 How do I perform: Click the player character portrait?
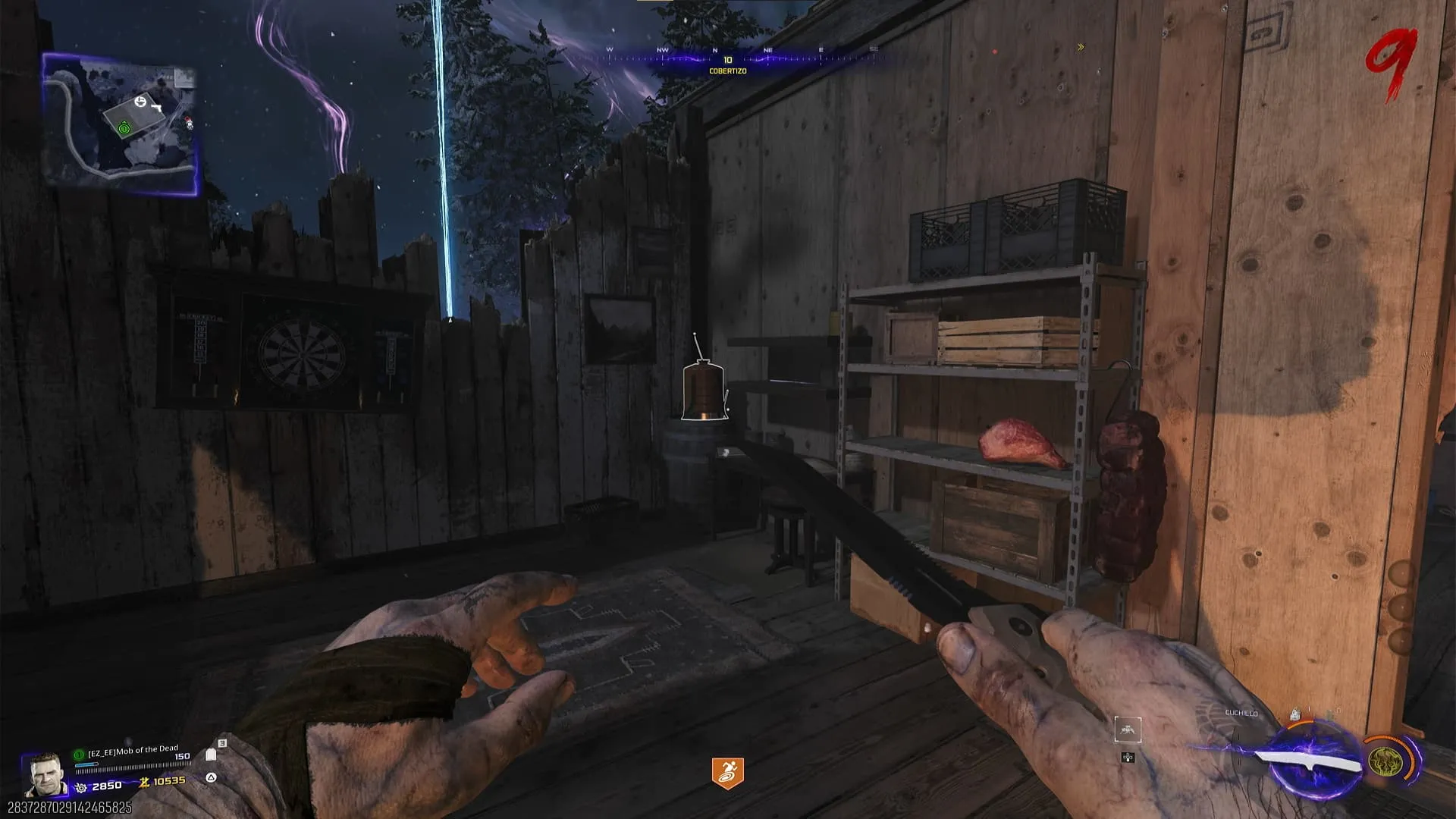[43, 773]
